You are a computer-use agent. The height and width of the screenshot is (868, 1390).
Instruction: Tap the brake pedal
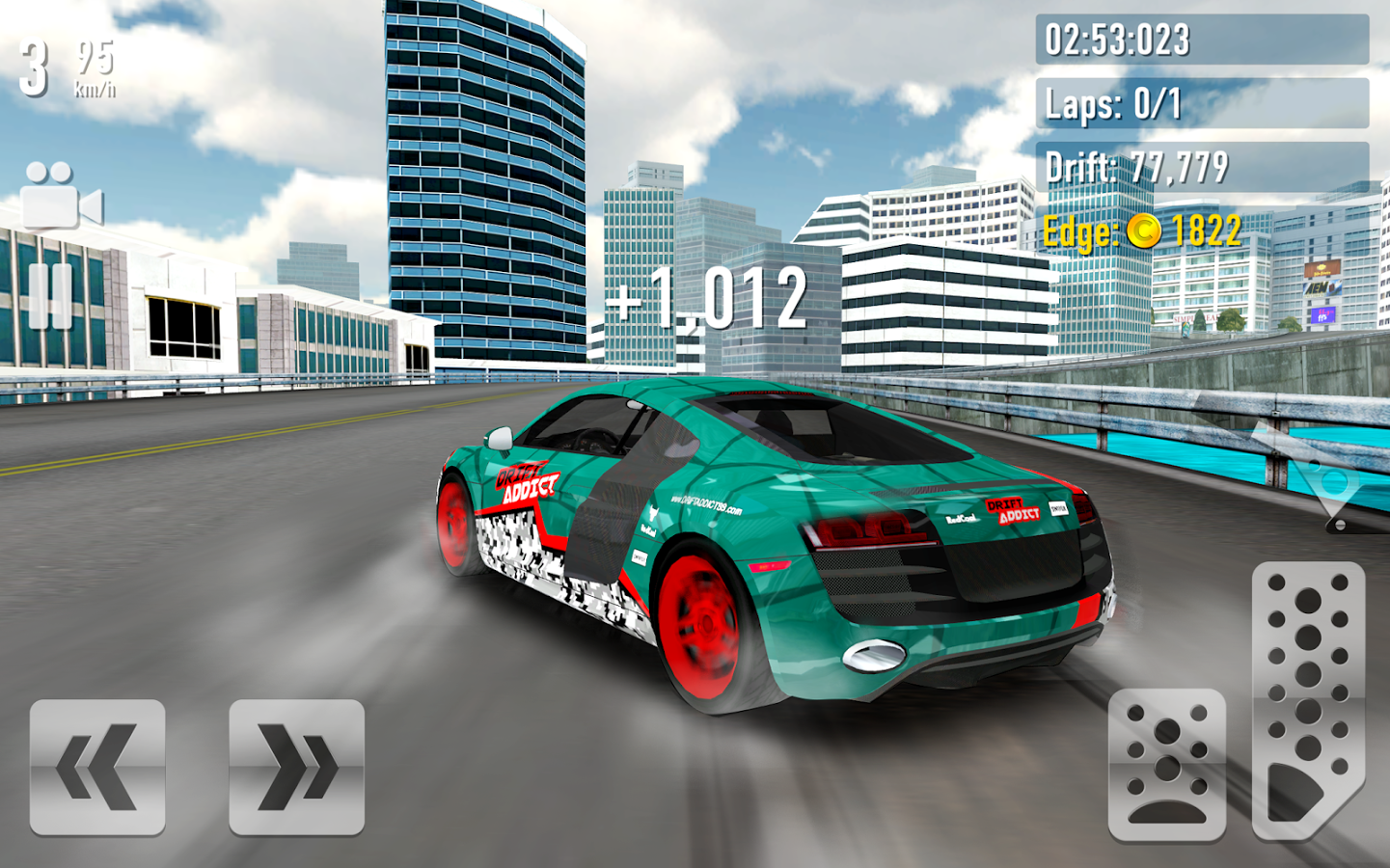coord(1166,764)
